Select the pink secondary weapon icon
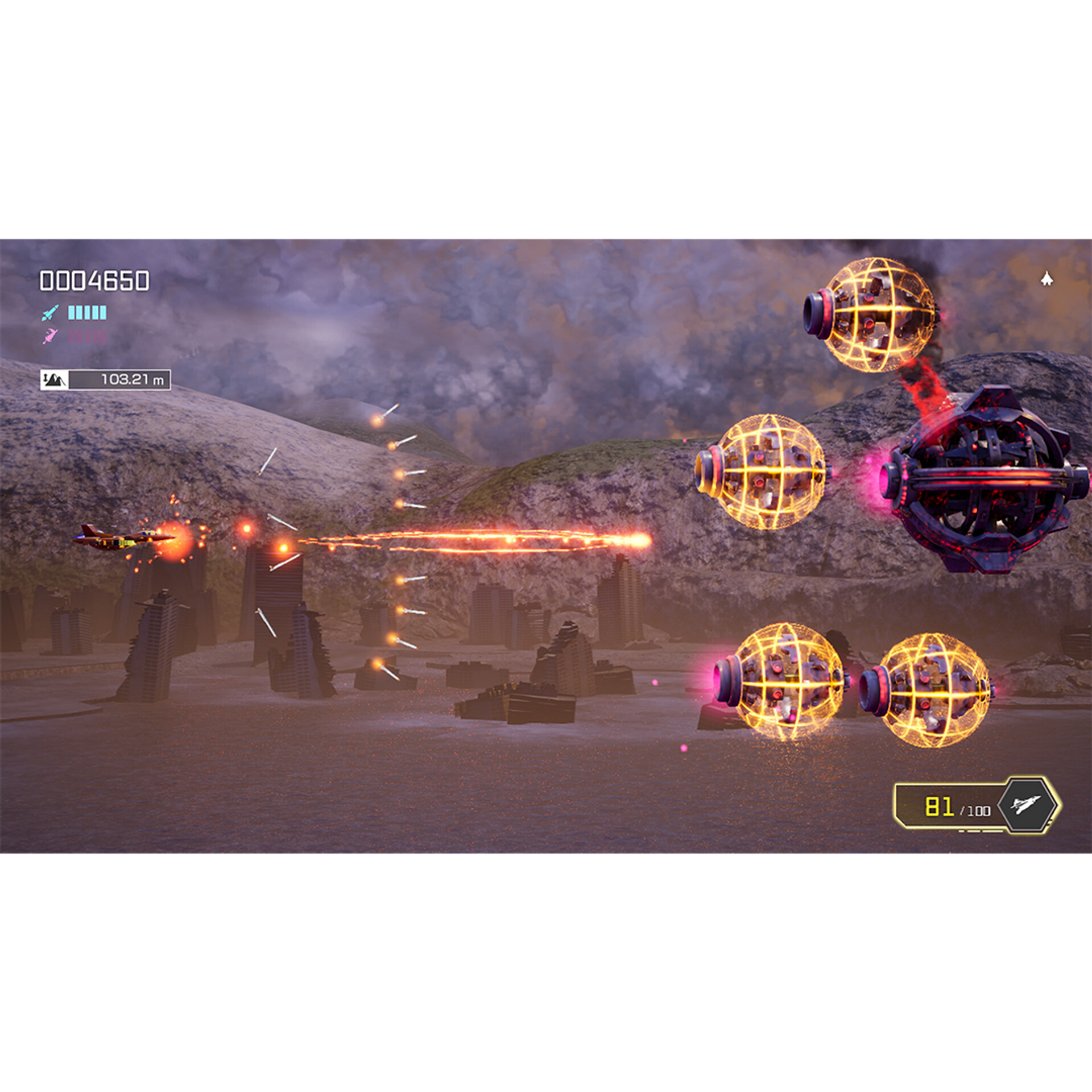1092x1092 pixels. pos(50,336)
